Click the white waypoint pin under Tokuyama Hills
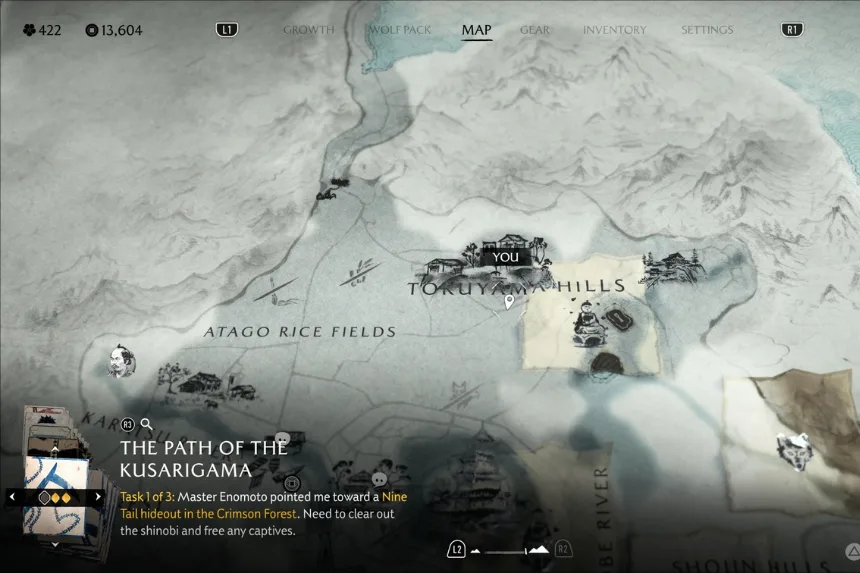Screen dimensions: 860x573 coord(509,301)
